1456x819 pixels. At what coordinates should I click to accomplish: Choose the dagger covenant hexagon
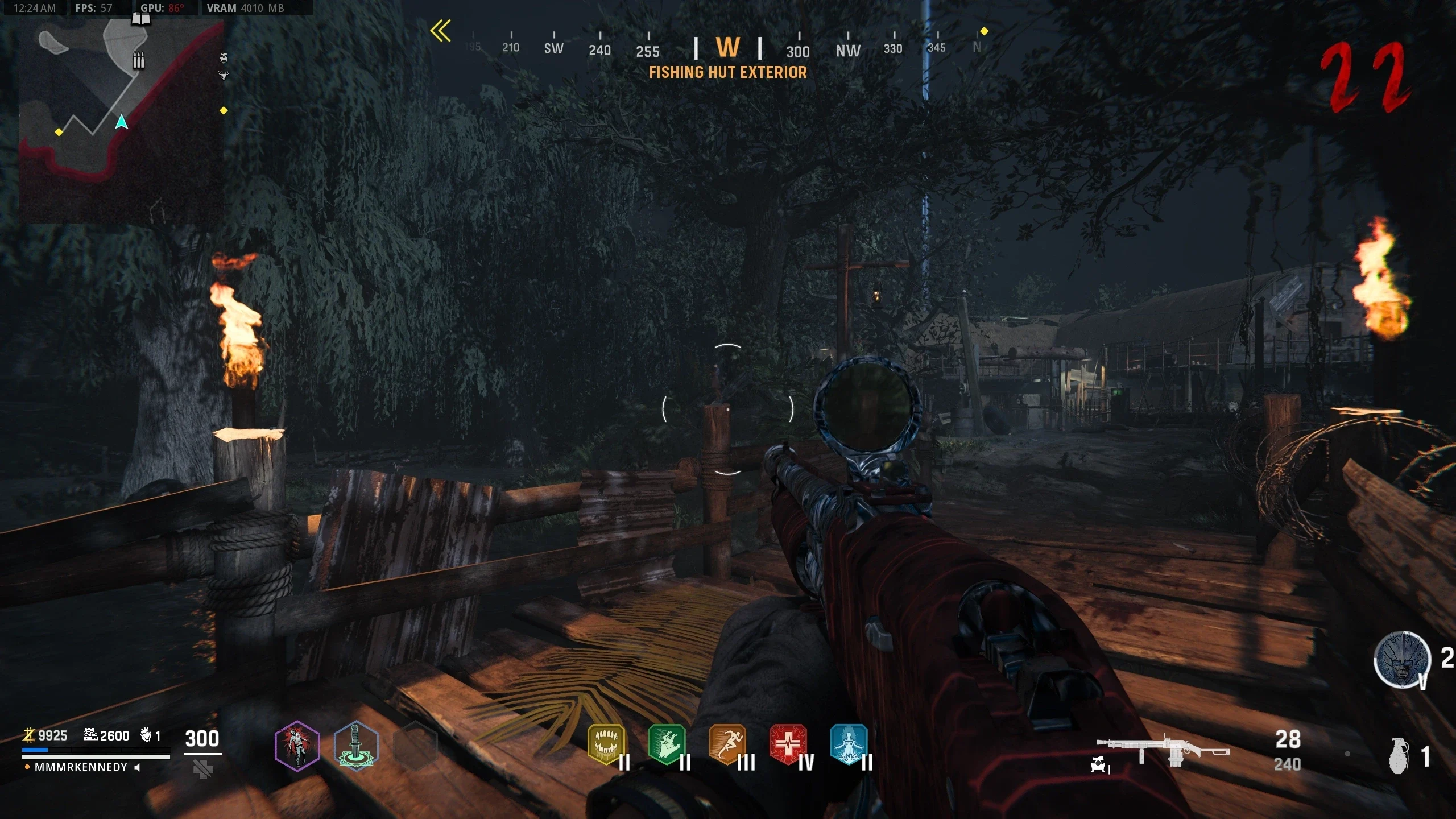coord(356,746)
